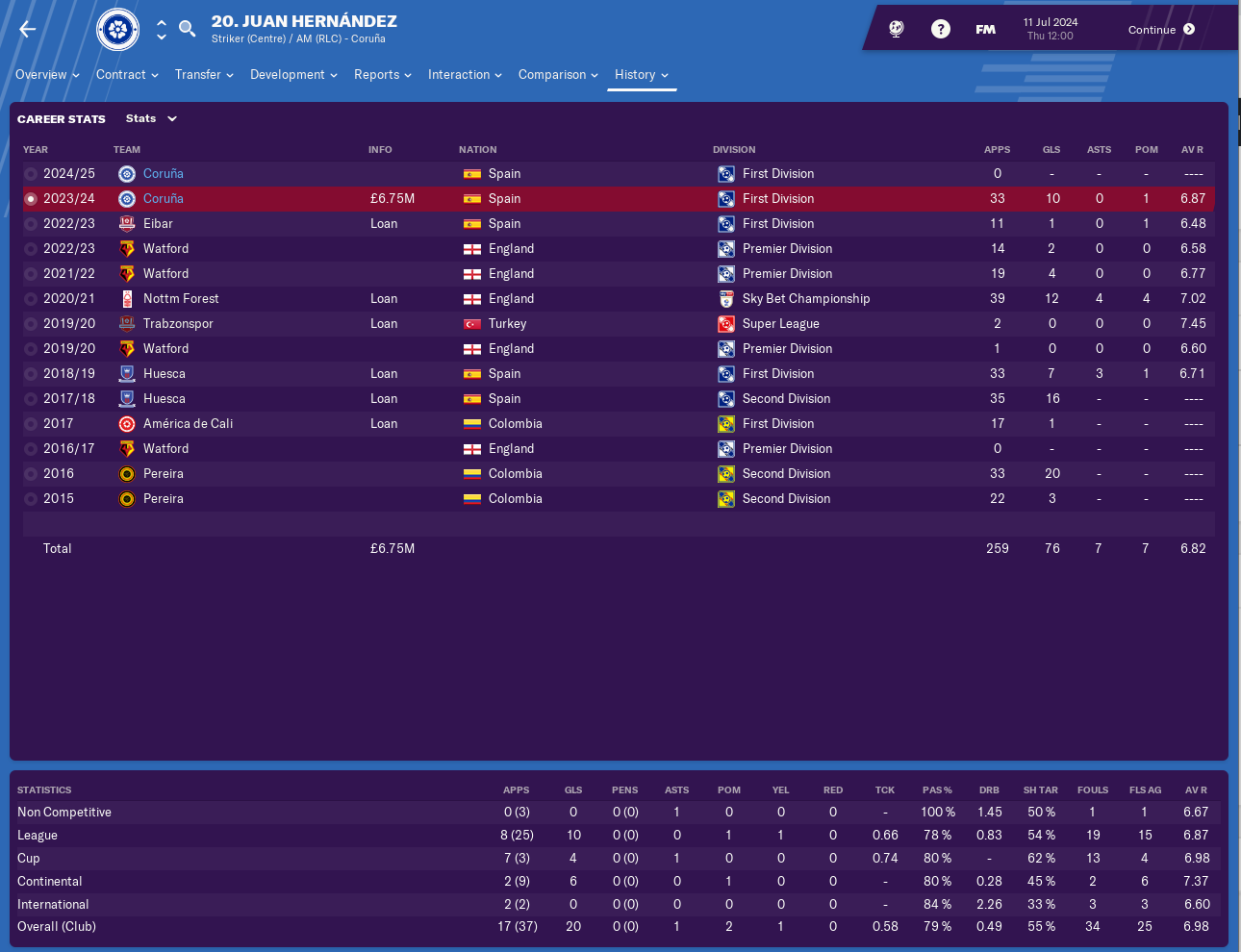Click the Coruña club badge
The height and width of the screenshot is (952, 1241).
pos(117,30)
